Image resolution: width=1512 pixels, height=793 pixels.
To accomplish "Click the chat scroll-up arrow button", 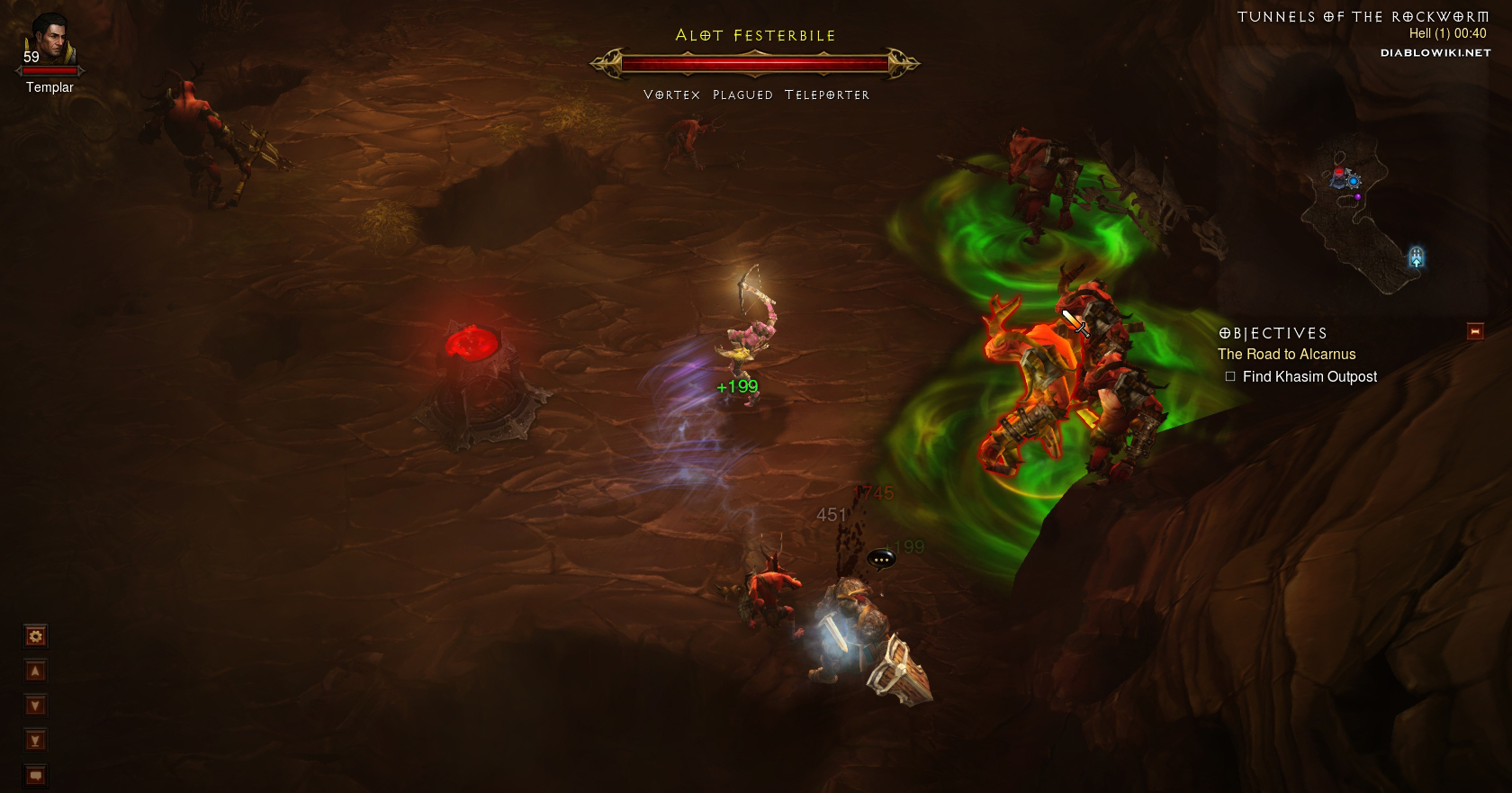I will (35, 671).
